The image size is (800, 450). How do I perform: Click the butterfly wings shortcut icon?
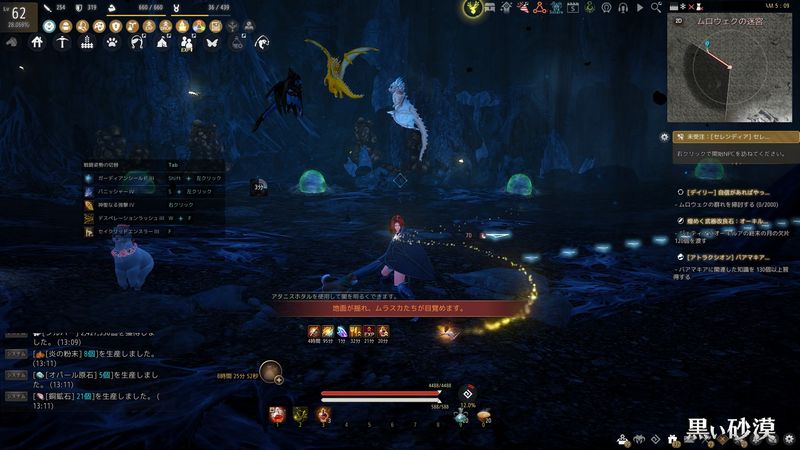coord(212,43)
